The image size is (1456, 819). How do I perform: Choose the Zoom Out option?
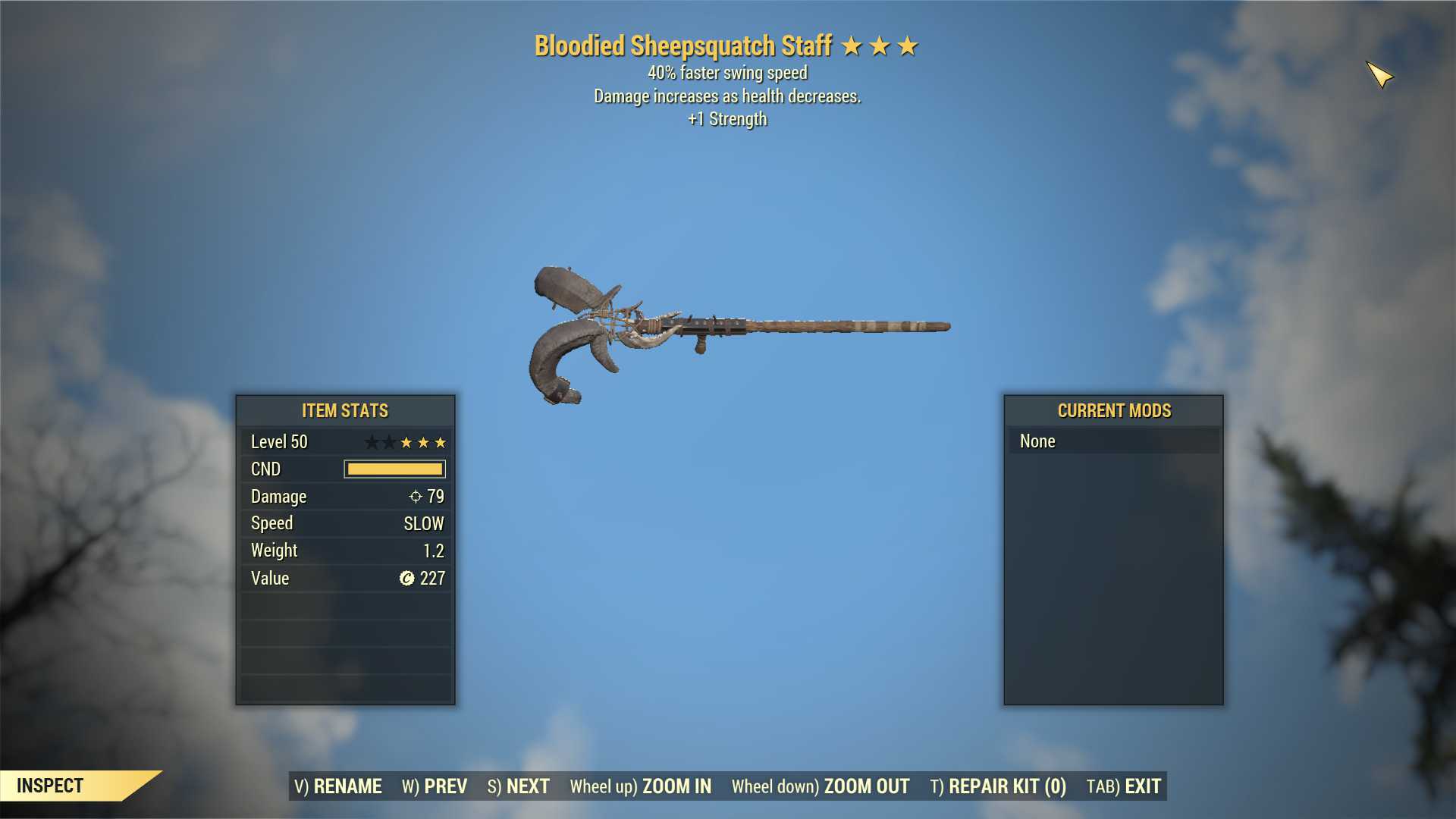click(x=821, y=786)
